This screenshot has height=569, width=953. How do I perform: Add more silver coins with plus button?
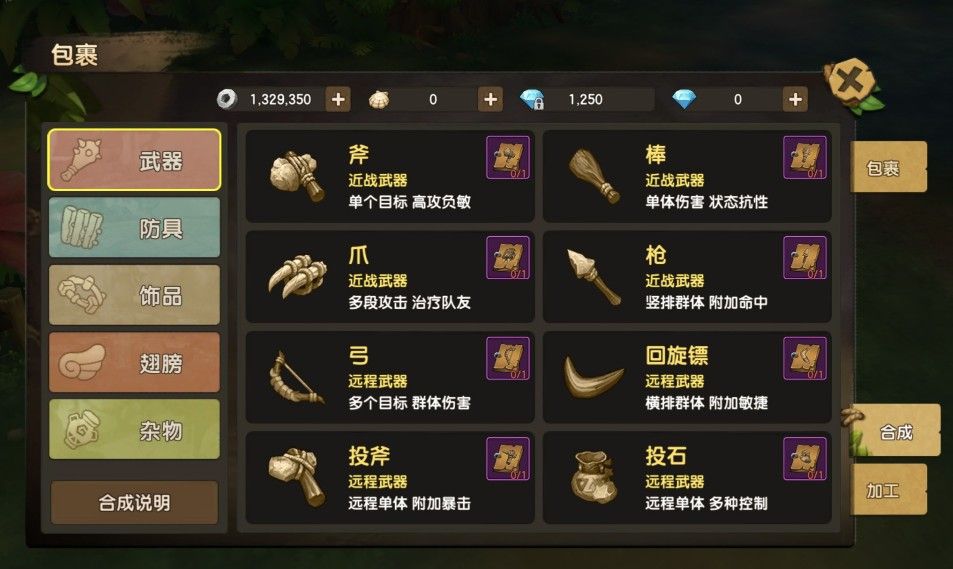[338, 99]
